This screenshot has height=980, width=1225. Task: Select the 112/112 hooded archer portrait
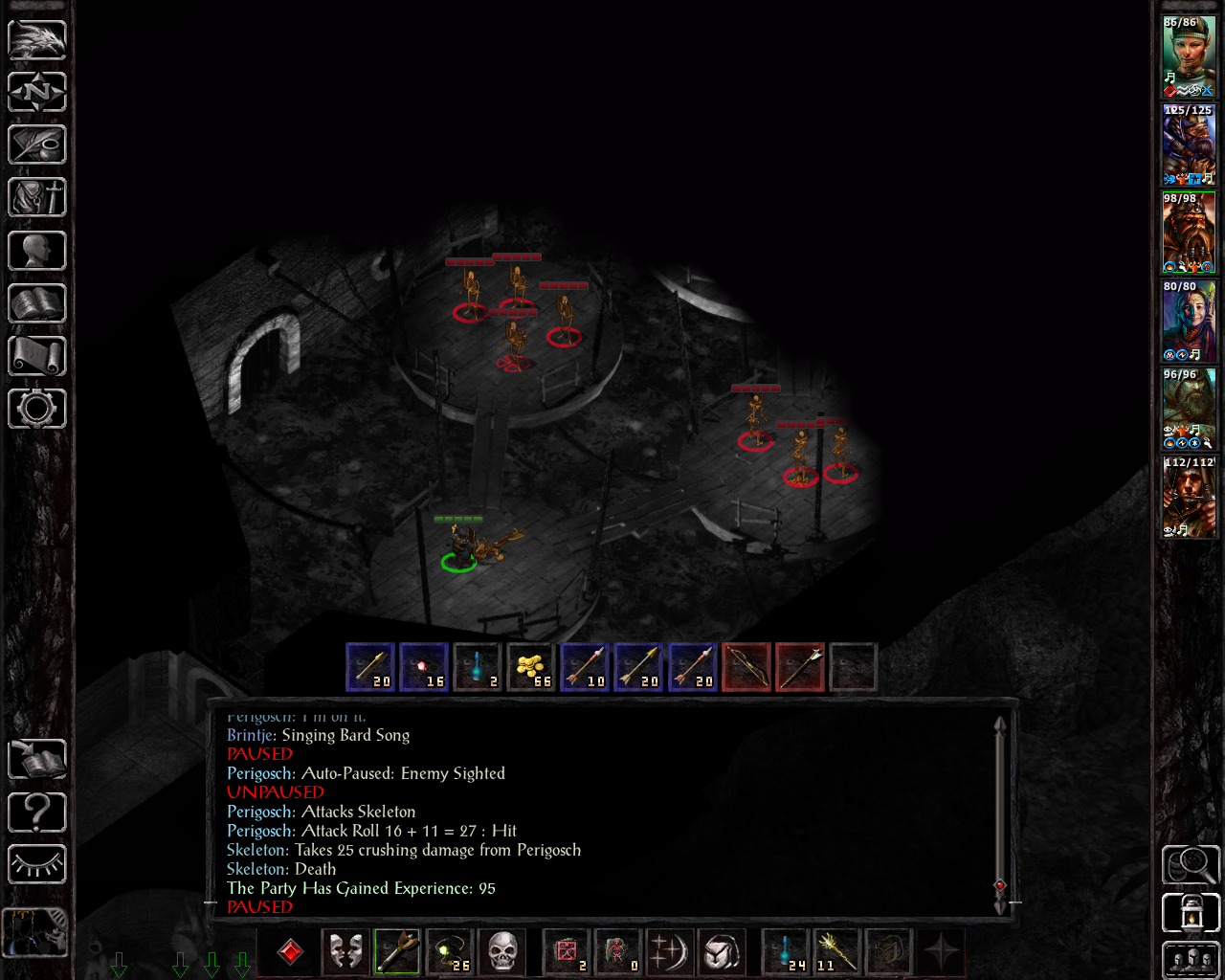1189,497
